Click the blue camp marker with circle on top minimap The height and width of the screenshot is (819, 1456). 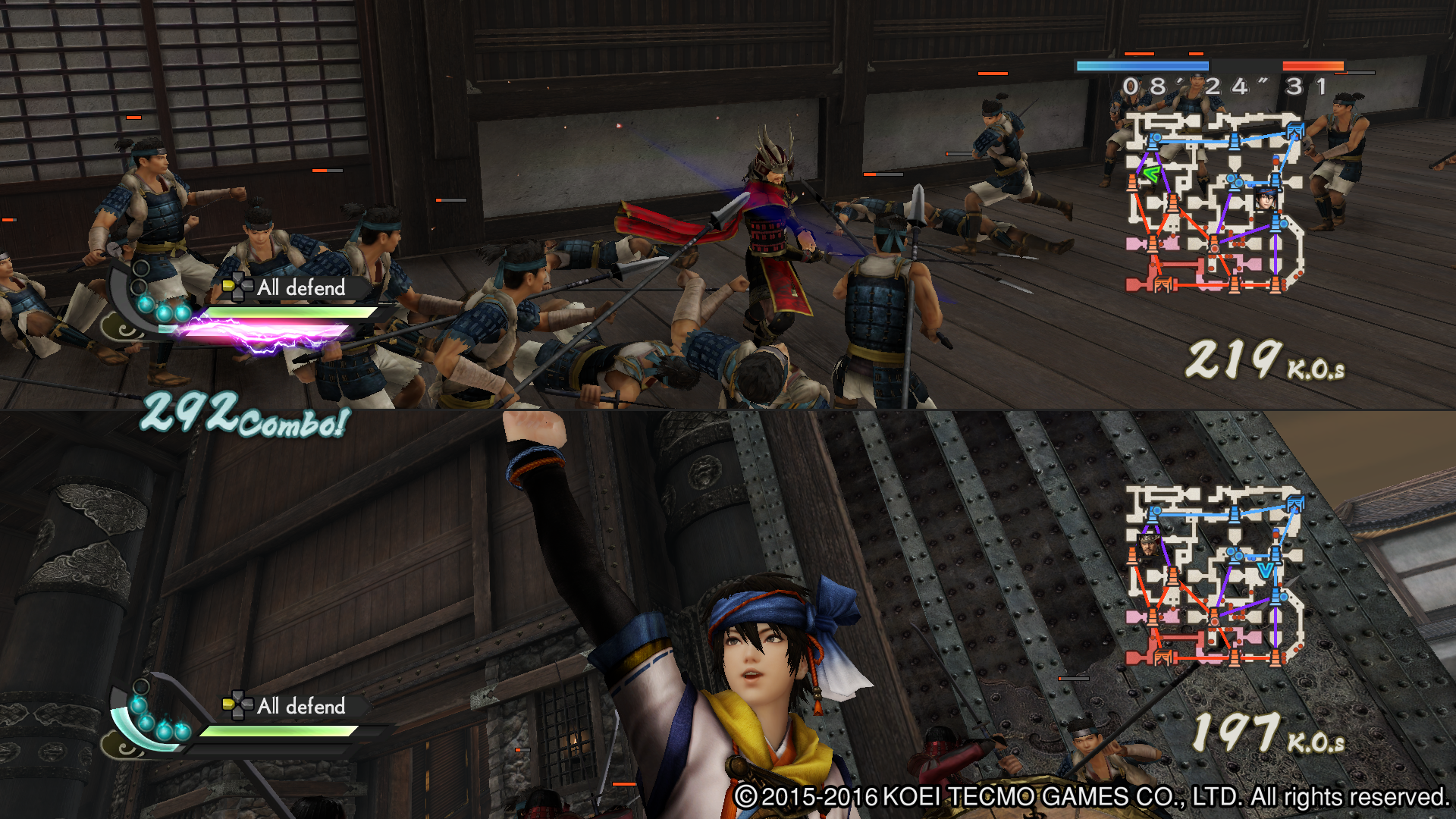1155,142
